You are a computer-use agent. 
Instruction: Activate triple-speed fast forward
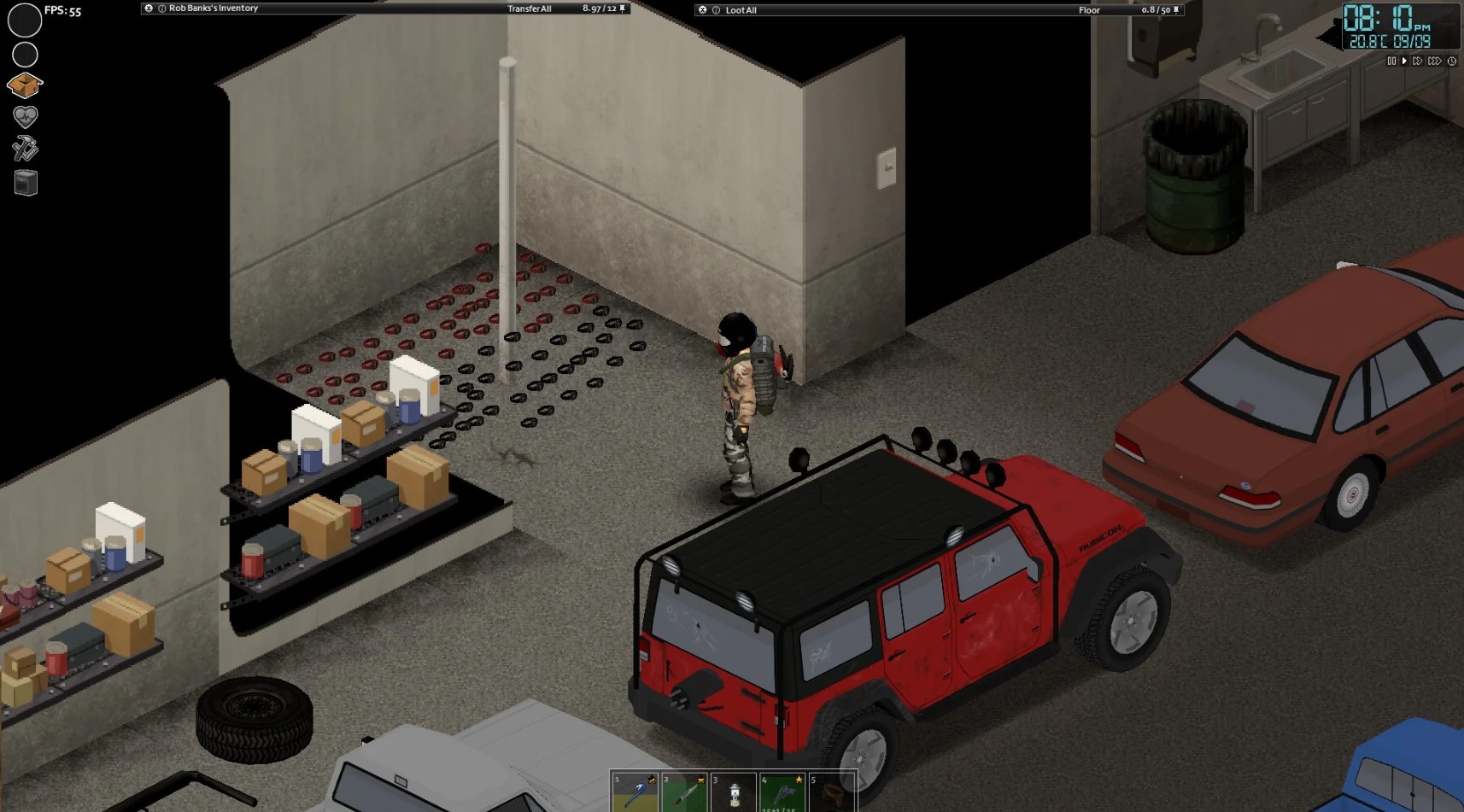(x=1434, y=61)
